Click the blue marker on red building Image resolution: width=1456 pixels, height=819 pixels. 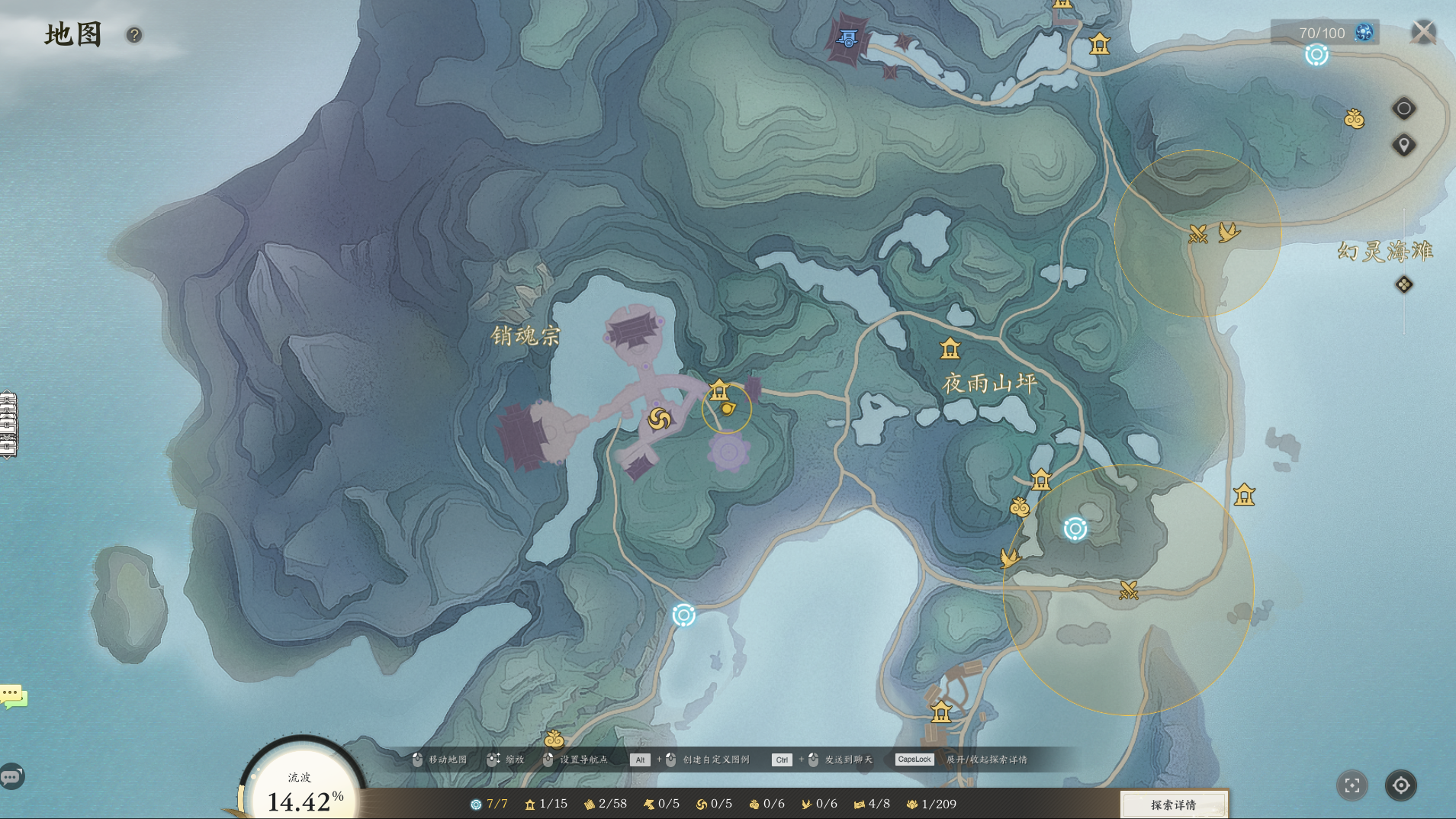(x=848, y=38)
